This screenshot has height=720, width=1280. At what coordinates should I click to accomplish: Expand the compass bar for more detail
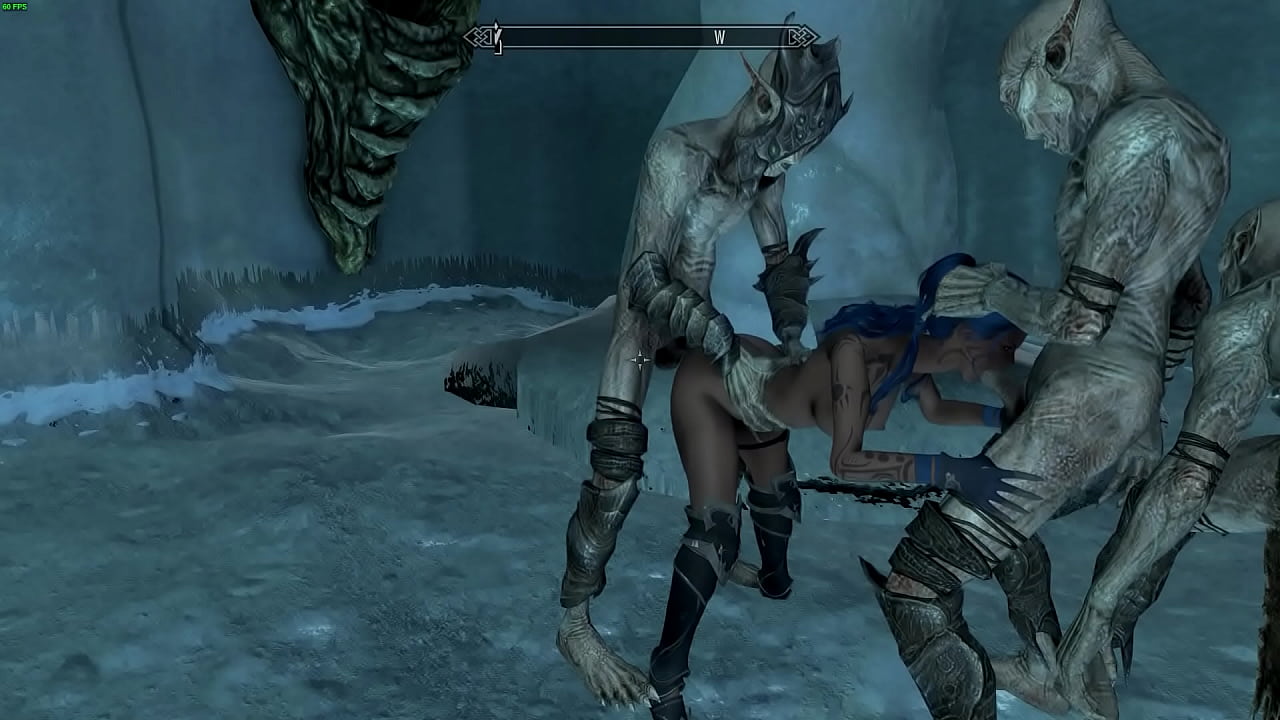(640, 36)
